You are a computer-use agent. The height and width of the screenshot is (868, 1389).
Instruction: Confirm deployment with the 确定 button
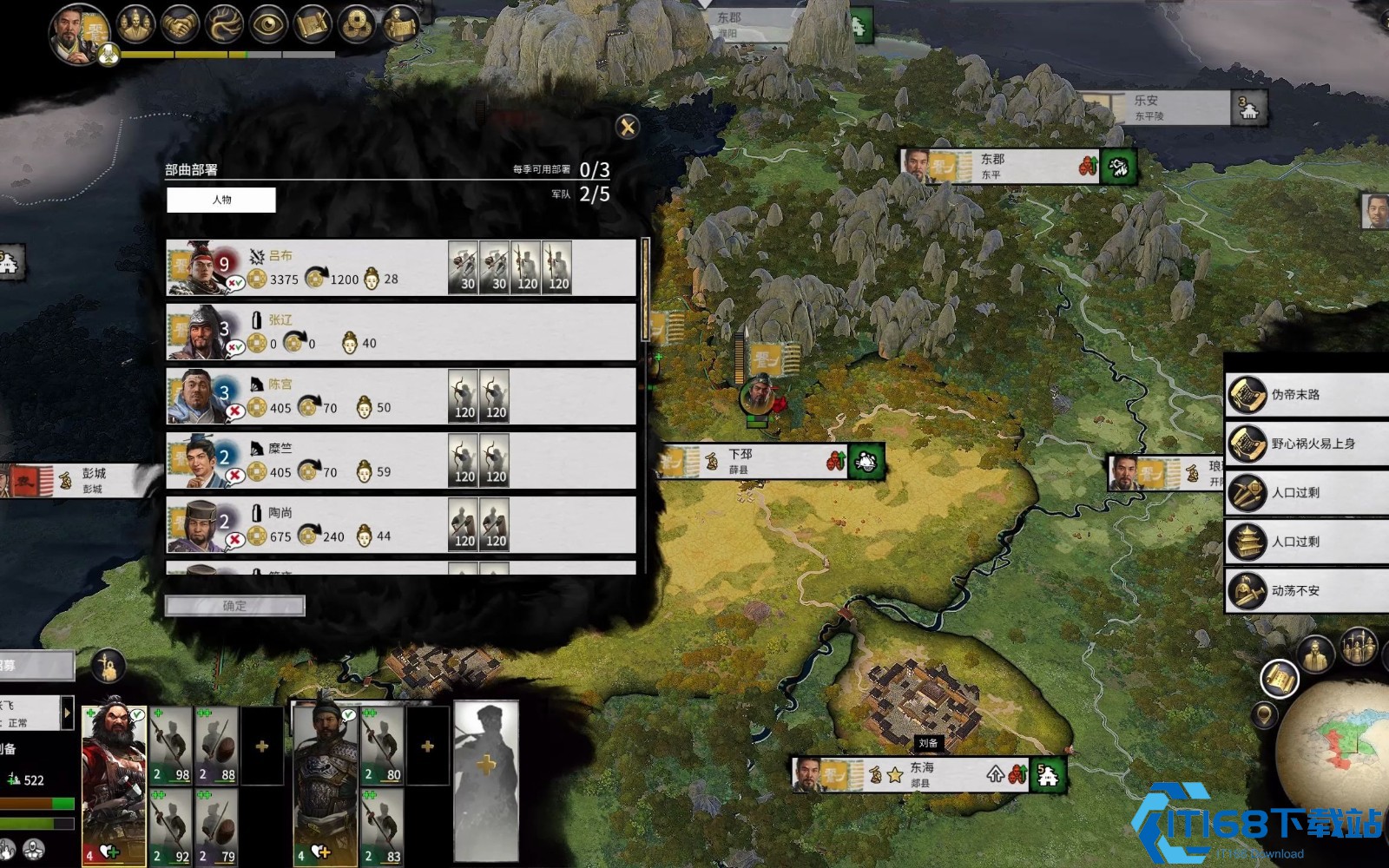[234, 606]
